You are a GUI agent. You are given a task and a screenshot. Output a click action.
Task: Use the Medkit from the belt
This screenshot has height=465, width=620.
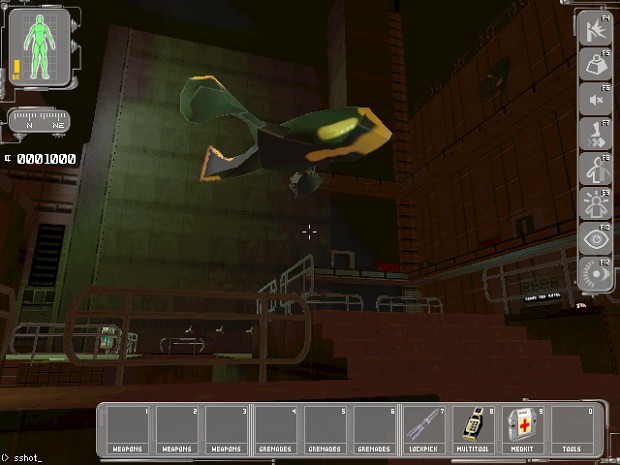[524, 428]
